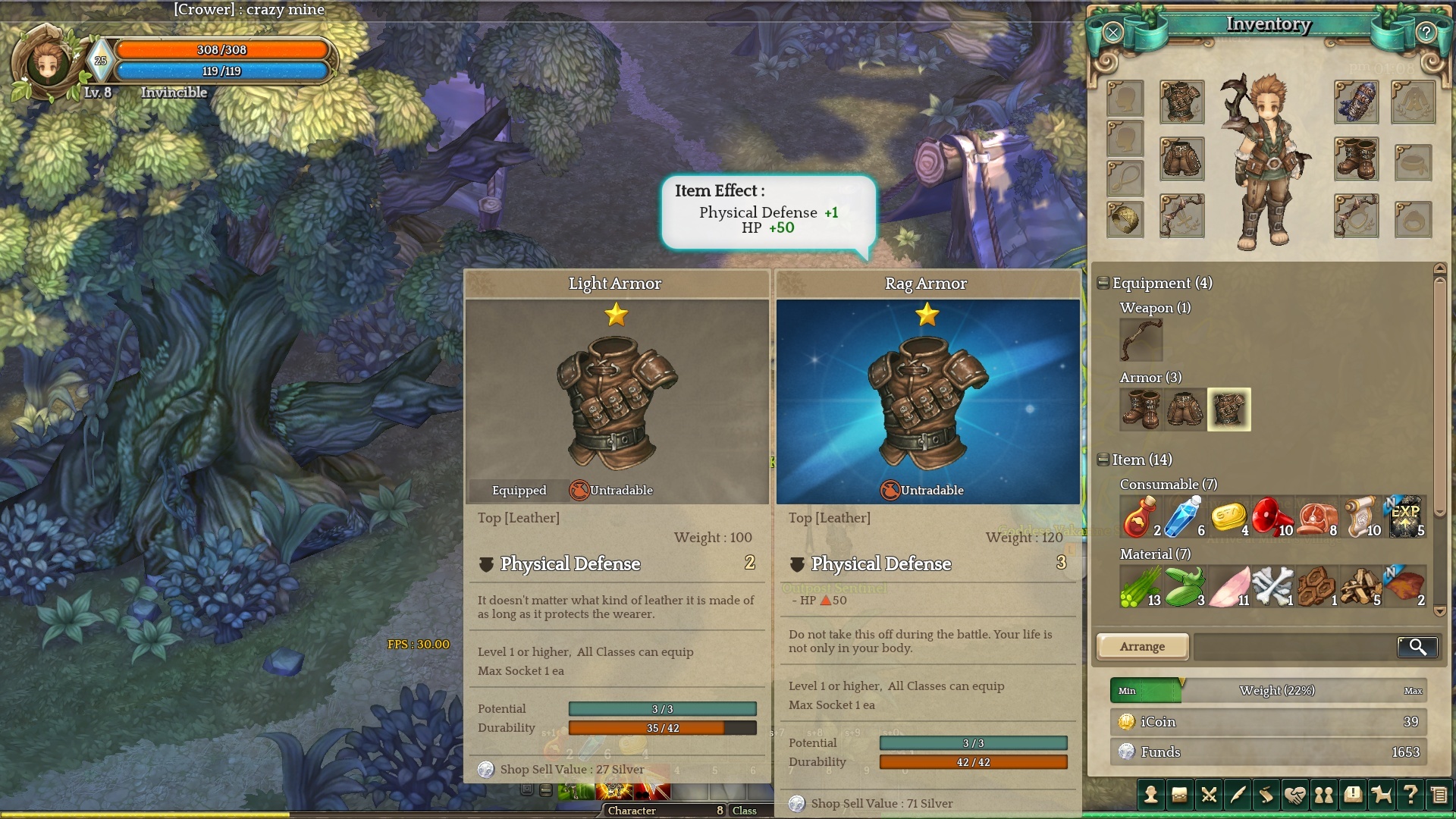Collapse the Equipment category

(x=1103, y=283)
